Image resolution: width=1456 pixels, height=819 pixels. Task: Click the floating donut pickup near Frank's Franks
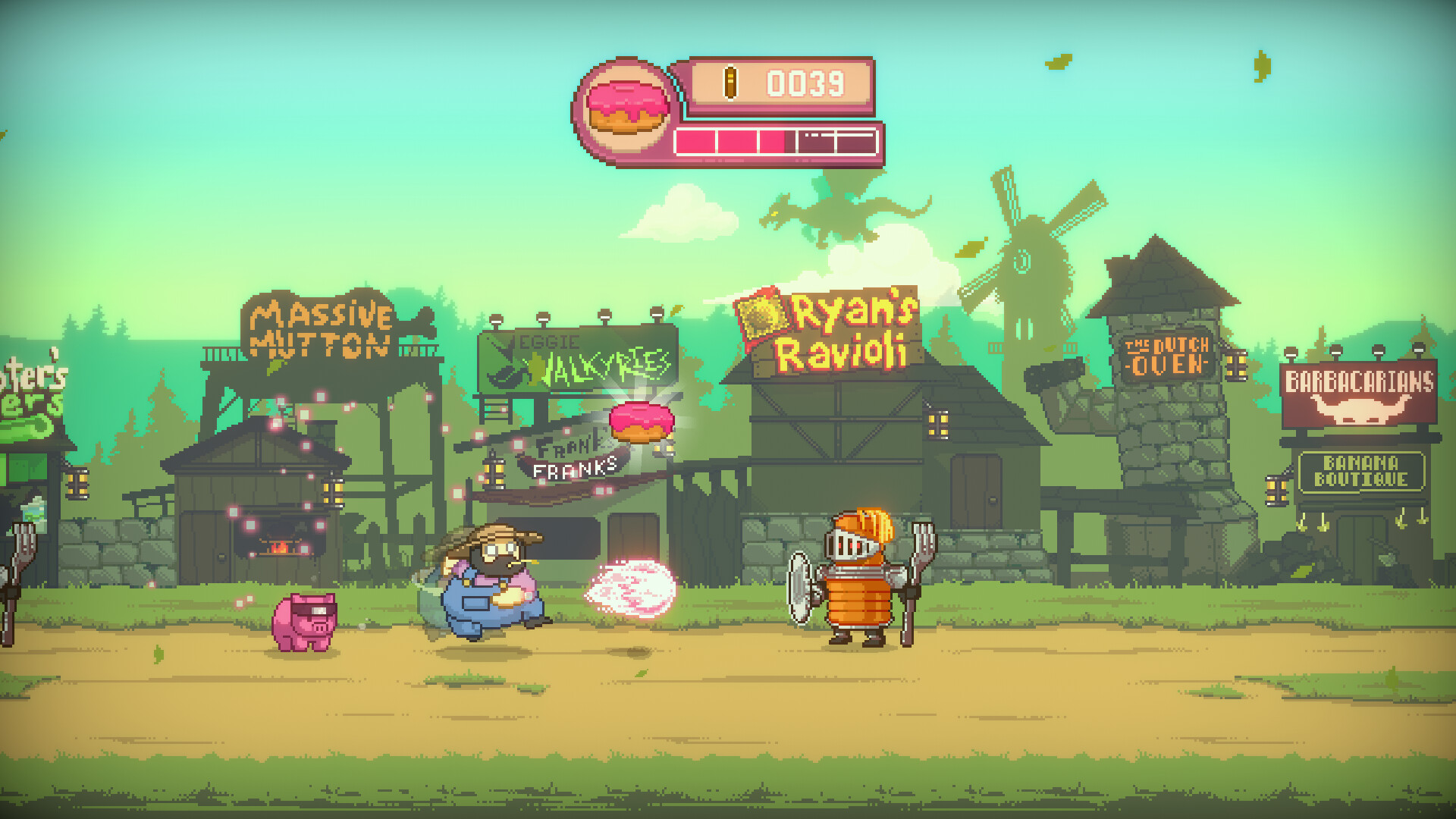[x=641, y=422]
